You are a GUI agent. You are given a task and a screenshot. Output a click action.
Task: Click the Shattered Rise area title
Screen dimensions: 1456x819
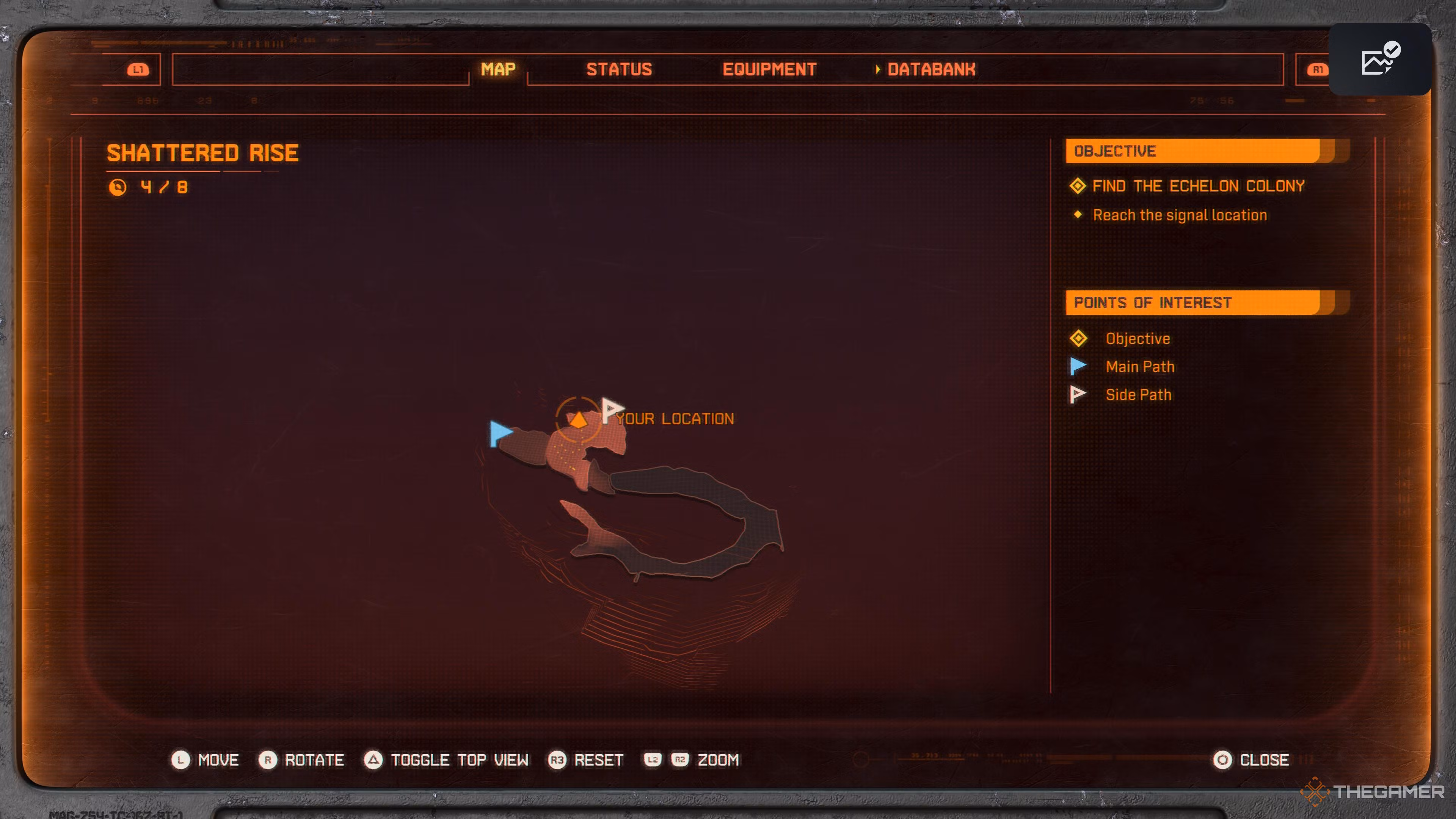(x=202, y=153)
